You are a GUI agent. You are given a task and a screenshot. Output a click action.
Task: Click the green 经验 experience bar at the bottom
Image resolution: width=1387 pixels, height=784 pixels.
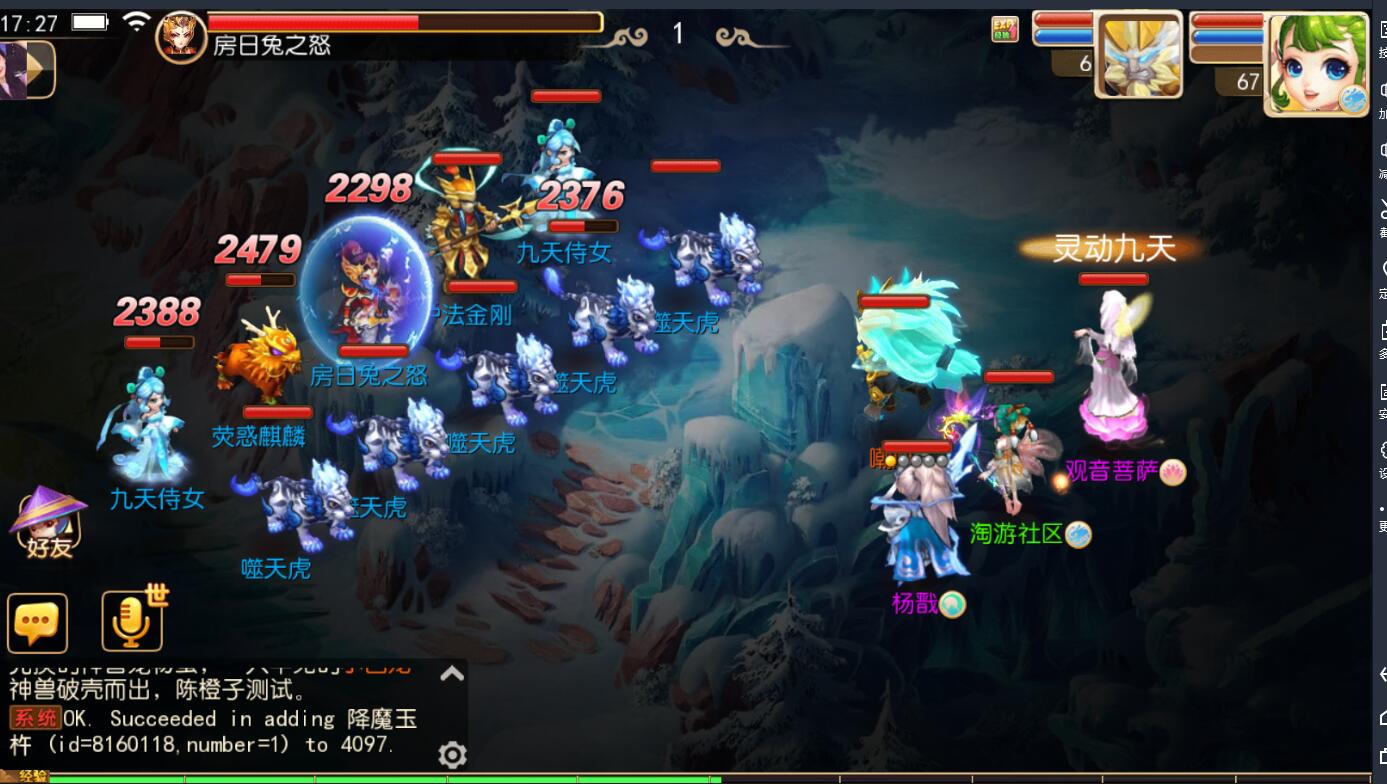pyautogui.click(x=400, y=778)
